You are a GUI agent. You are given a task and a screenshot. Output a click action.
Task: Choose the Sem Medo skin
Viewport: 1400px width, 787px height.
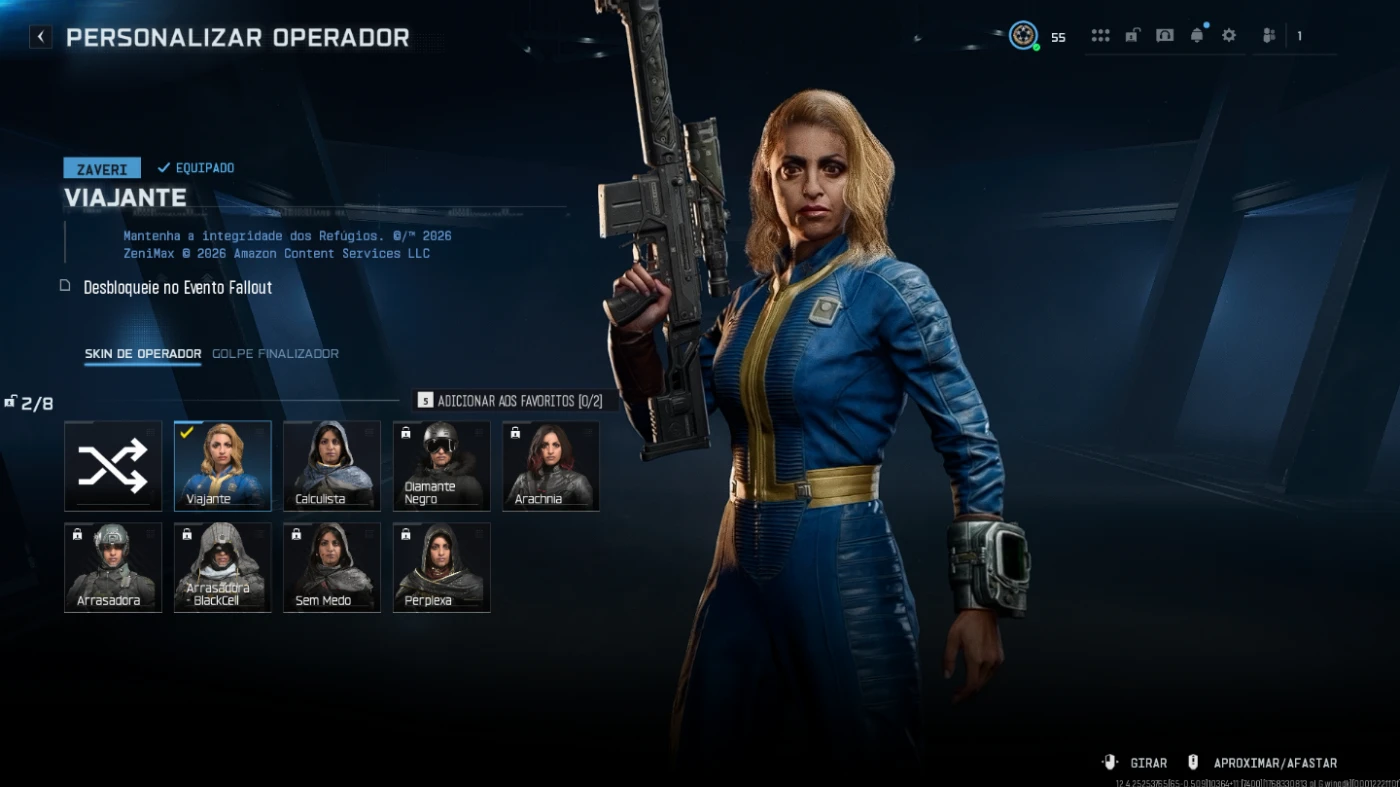(332, 567)
